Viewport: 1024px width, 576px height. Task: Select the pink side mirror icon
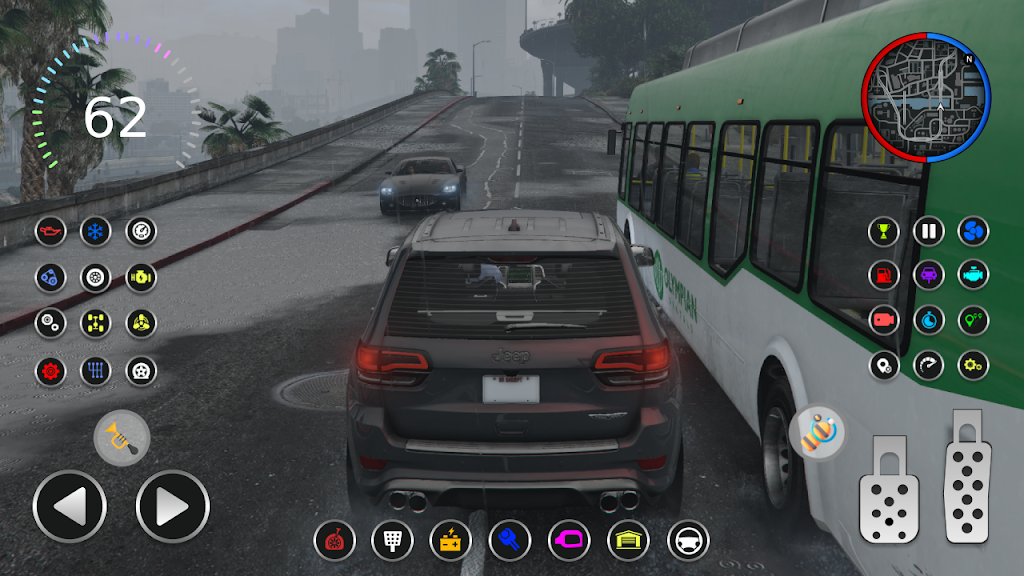click(569, 541)
